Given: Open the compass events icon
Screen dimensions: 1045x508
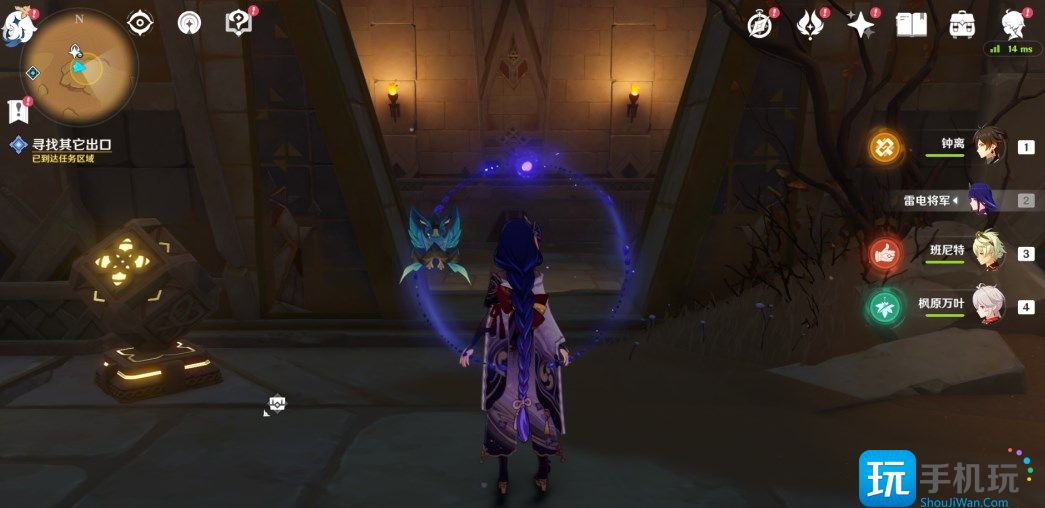Looking at the screenshot, I should [761, 24].
